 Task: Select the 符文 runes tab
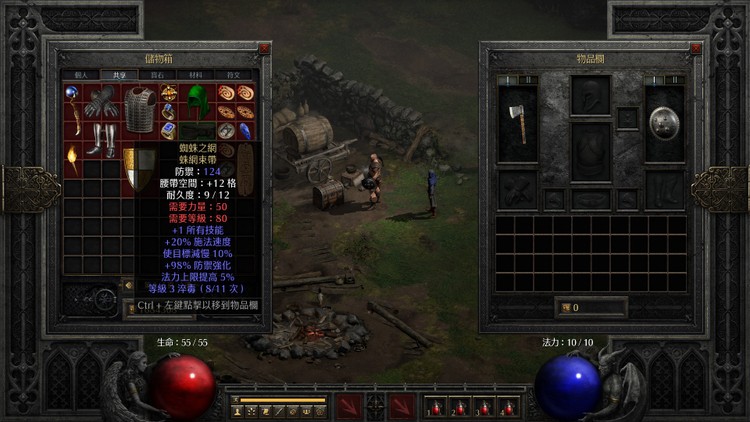[x=232, y=74]
